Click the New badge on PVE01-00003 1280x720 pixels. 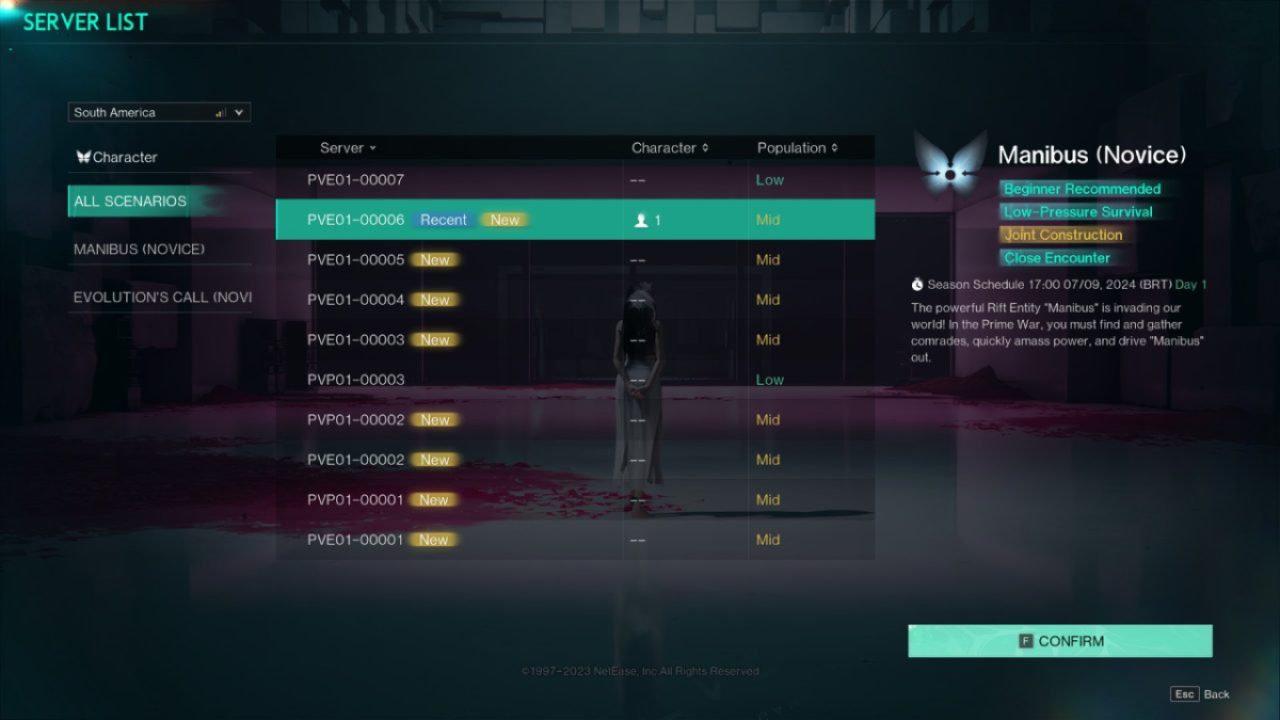click(434, 339)
